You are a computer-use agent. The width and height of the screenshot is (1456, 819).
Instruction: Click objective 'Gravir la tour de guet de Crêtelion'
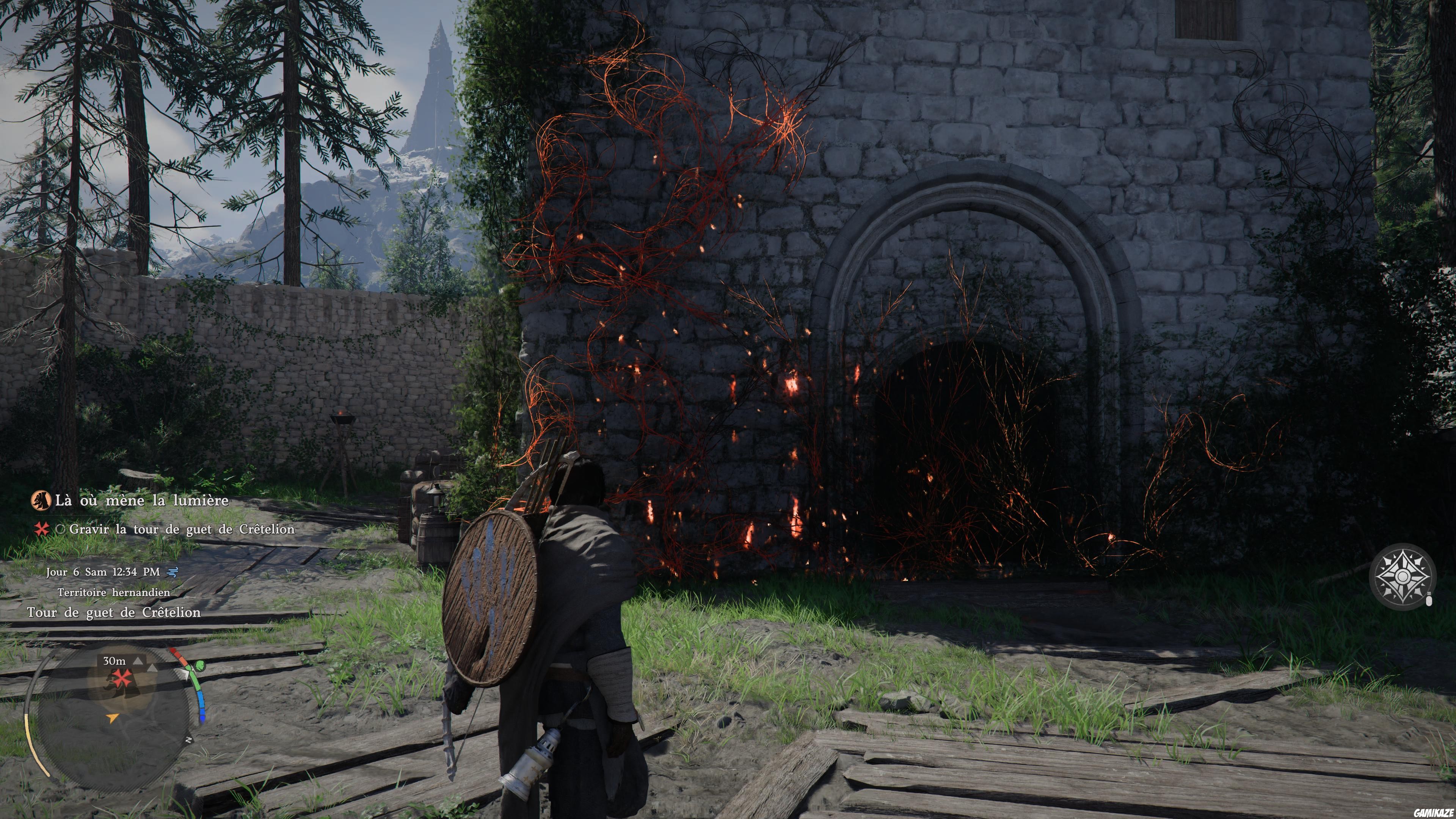coord(182,529)
